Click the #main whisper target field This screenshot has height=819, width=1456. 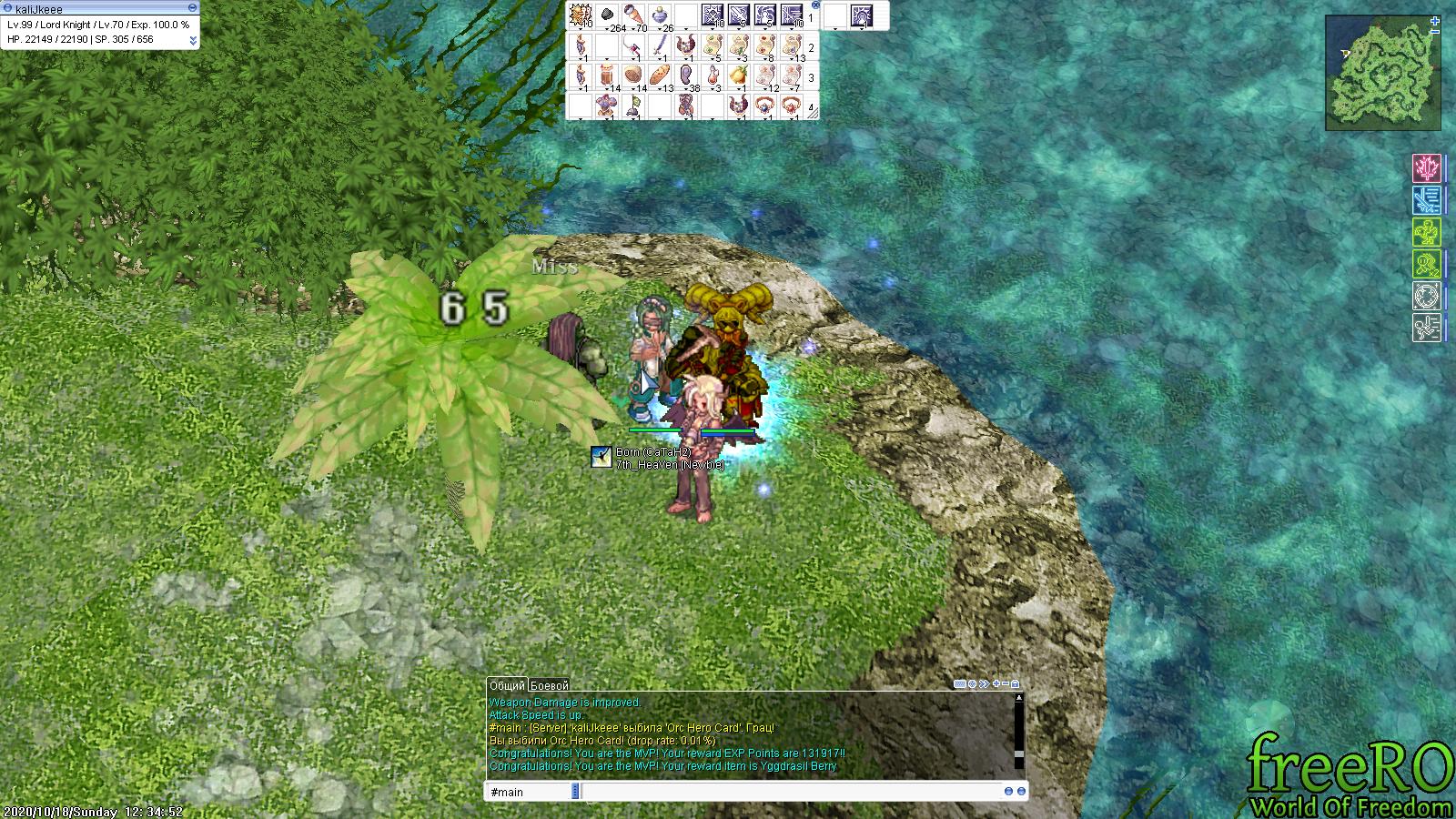point(530,792)
